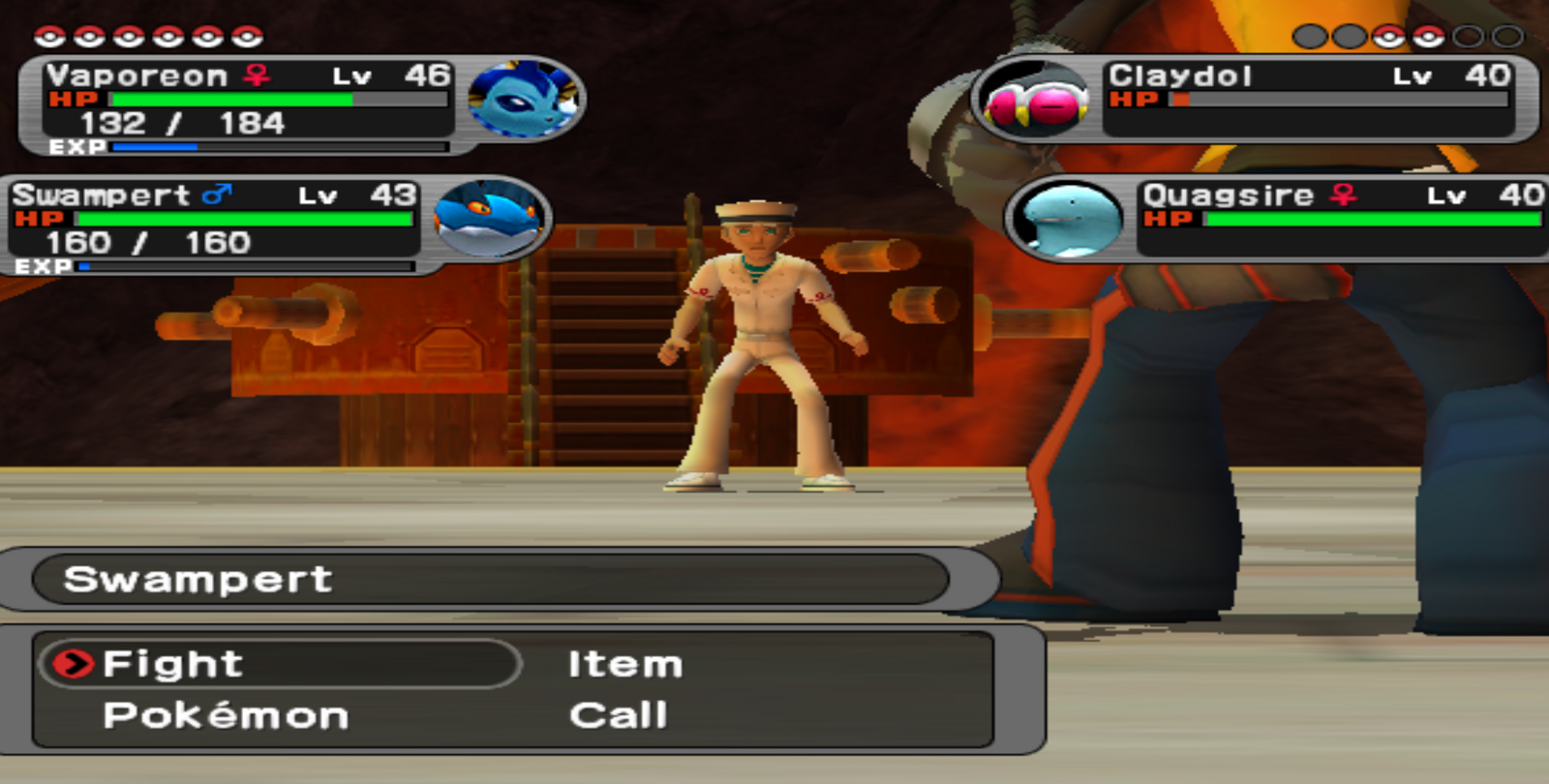Select the Call command
Image resolution: width=1549 pixels, height=784 pixels.
click(619, 715)
